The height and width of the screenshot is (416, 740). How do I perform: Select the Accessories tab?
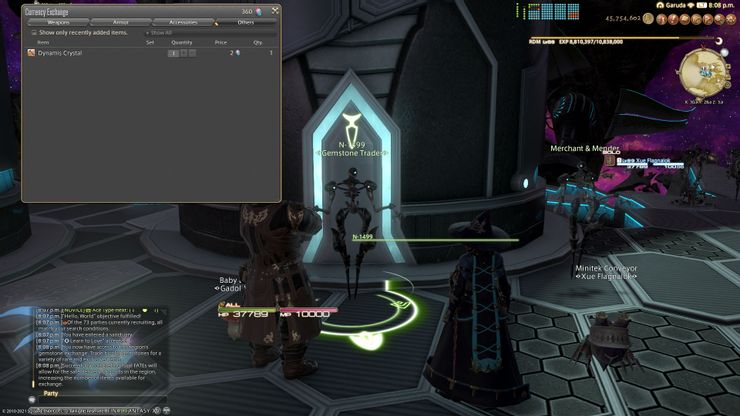(183, 21)
